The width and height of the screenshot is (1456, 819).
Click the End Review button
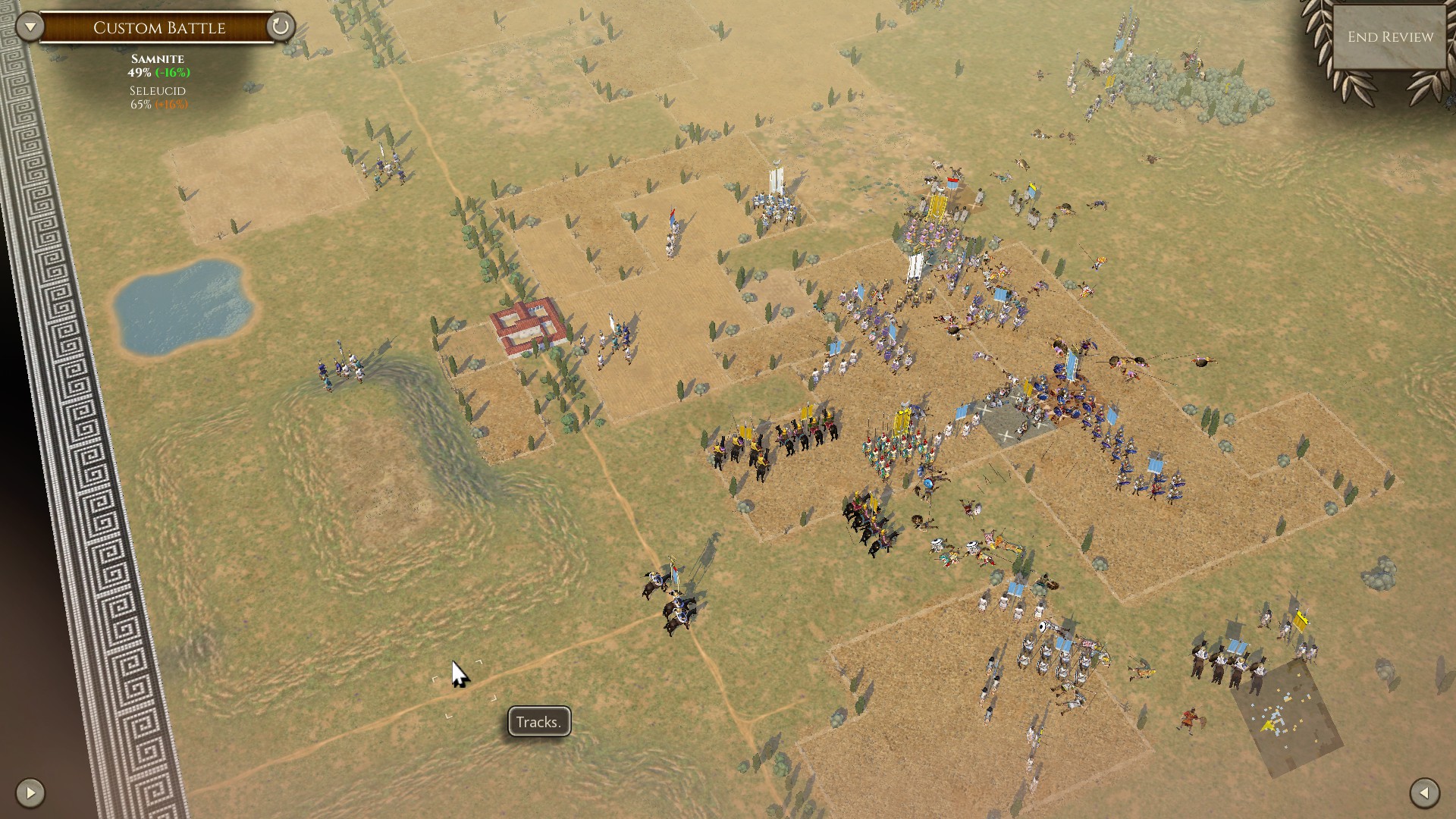[1390, 37]
